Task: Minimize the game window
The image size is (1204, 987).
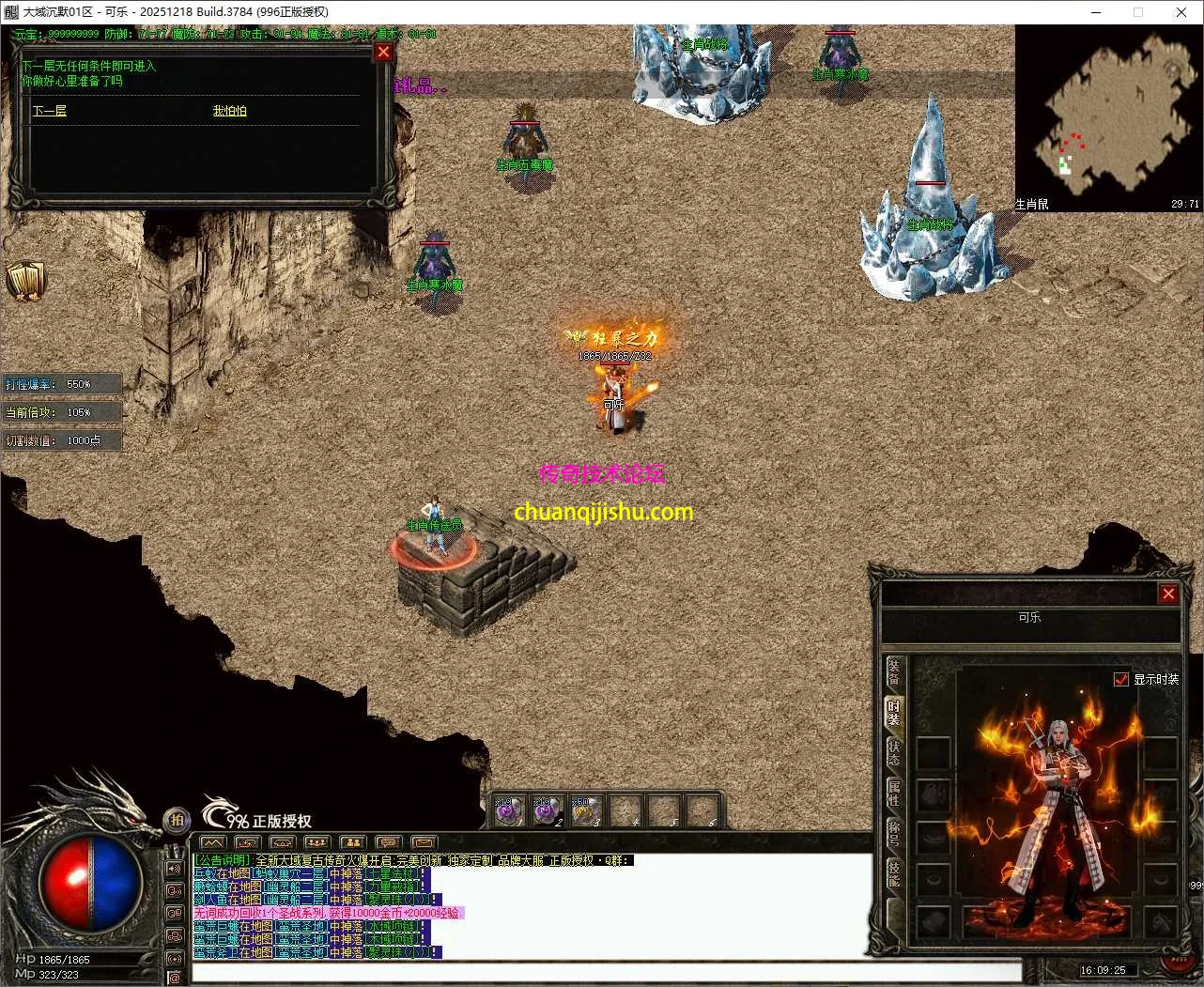Action: pyautogui.click(x=1095, y=12)
